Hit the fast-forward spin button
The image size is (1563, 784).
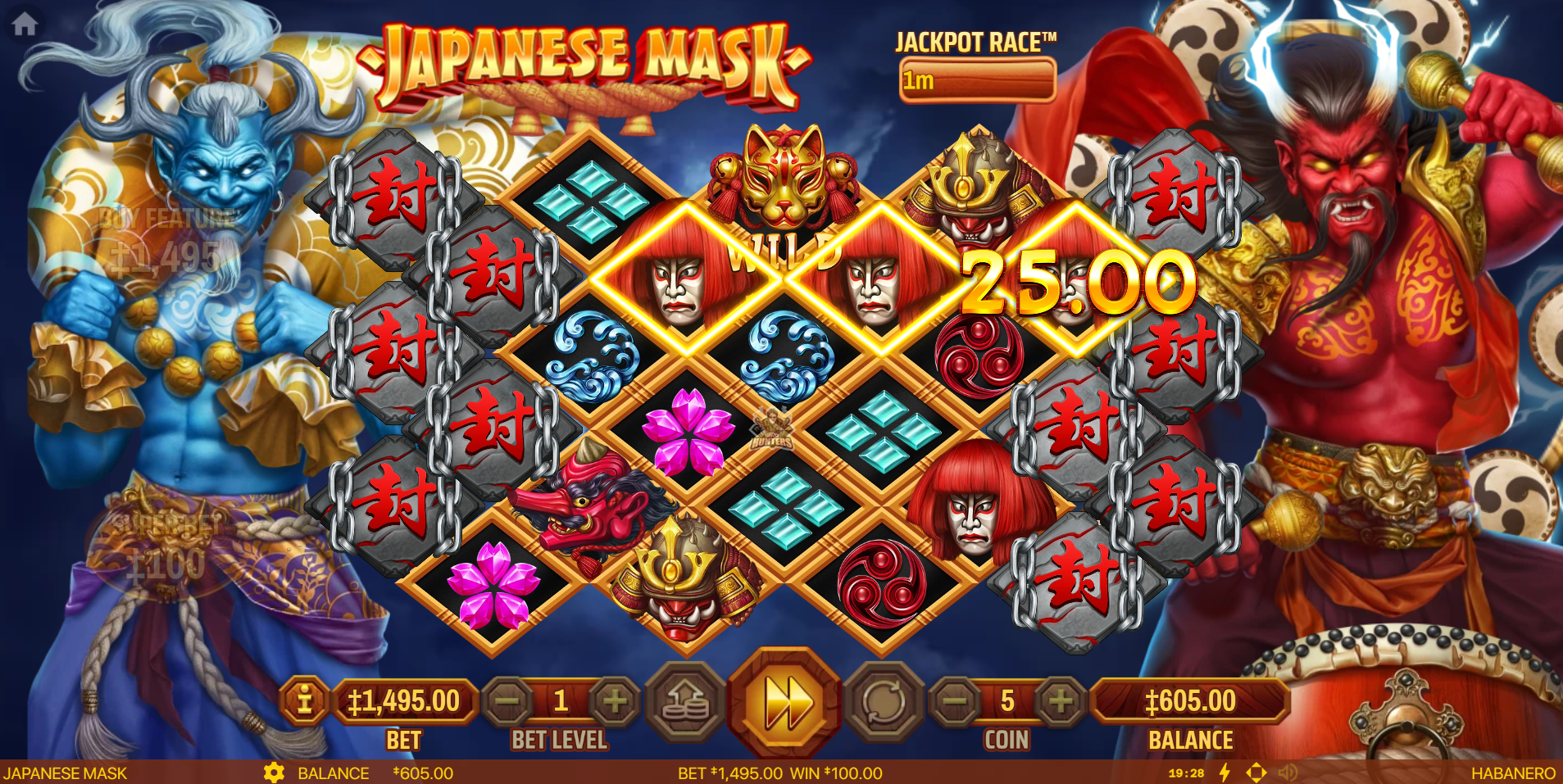[785, 703]
